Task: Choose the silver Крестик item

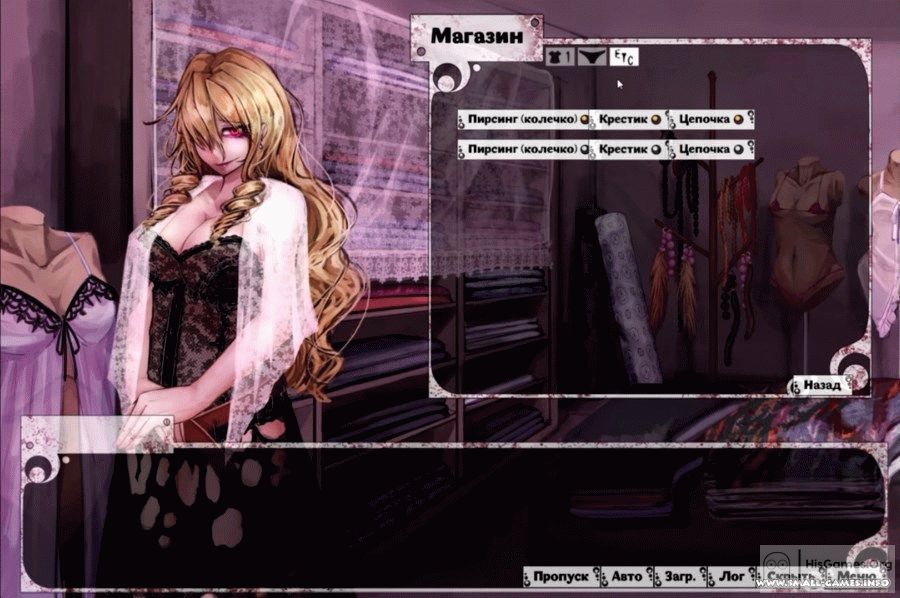Action: pos(628,149)
